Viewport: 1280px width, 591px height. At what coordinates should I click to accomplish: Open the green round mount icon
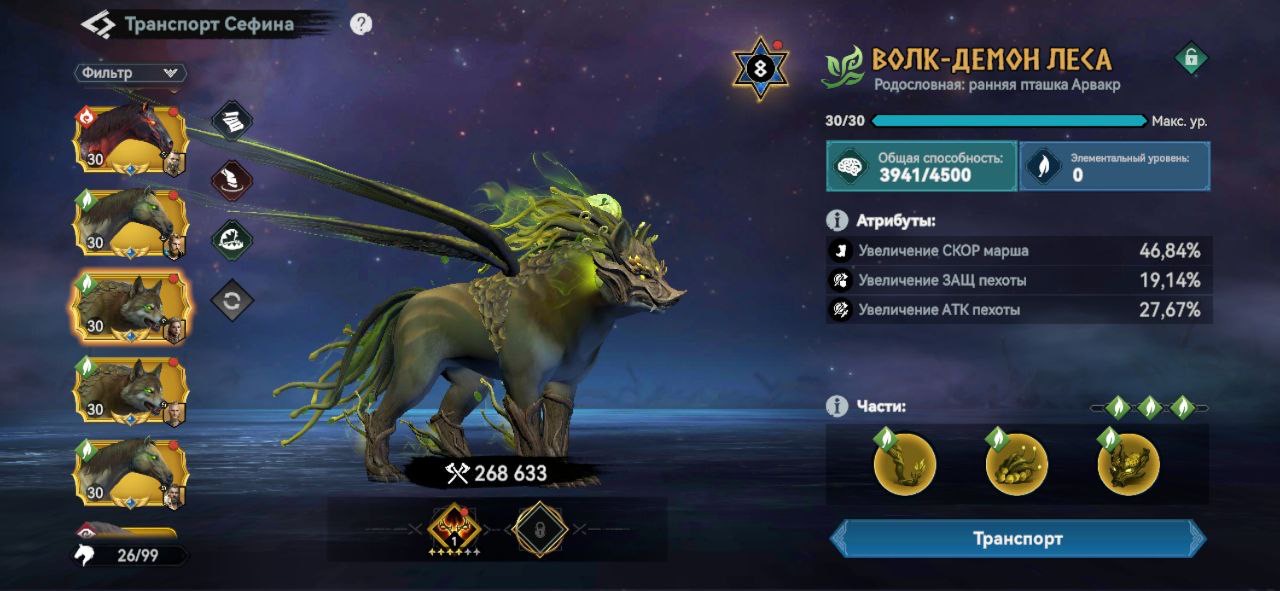pos(232,241)
